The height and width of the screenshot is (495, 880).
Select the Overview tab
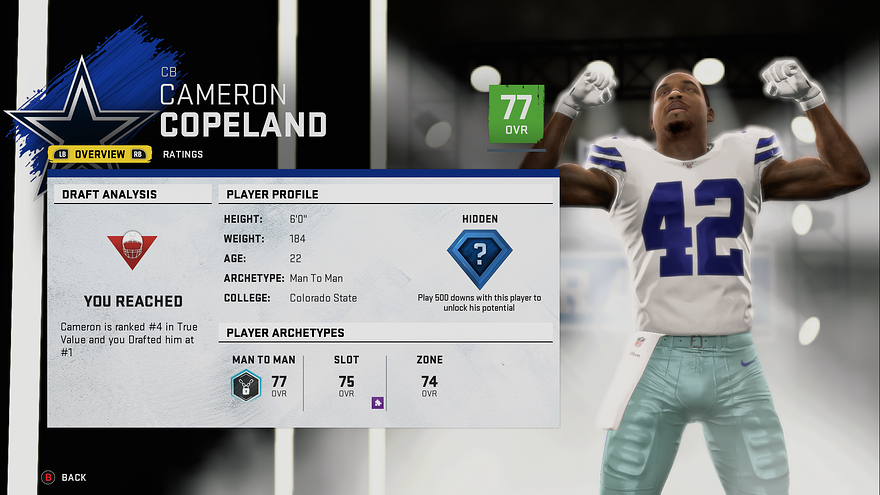click(99, 154)
